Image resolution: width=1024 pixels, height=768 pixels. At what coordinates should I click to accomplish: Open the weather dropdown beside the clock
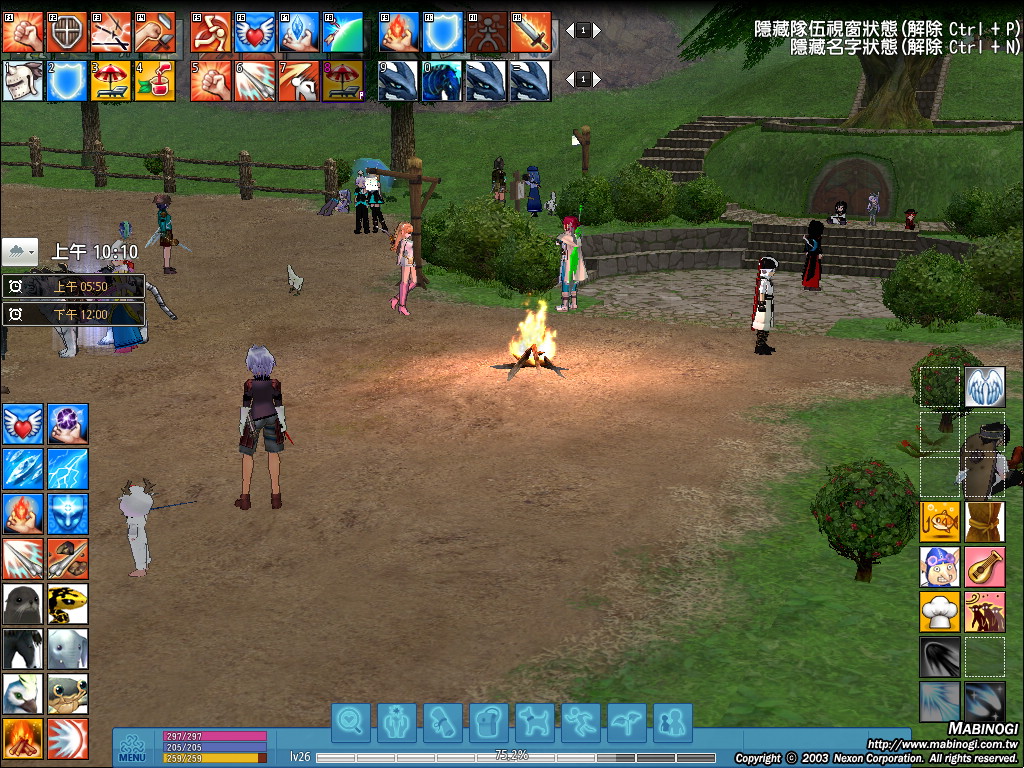tap(20, 251)
